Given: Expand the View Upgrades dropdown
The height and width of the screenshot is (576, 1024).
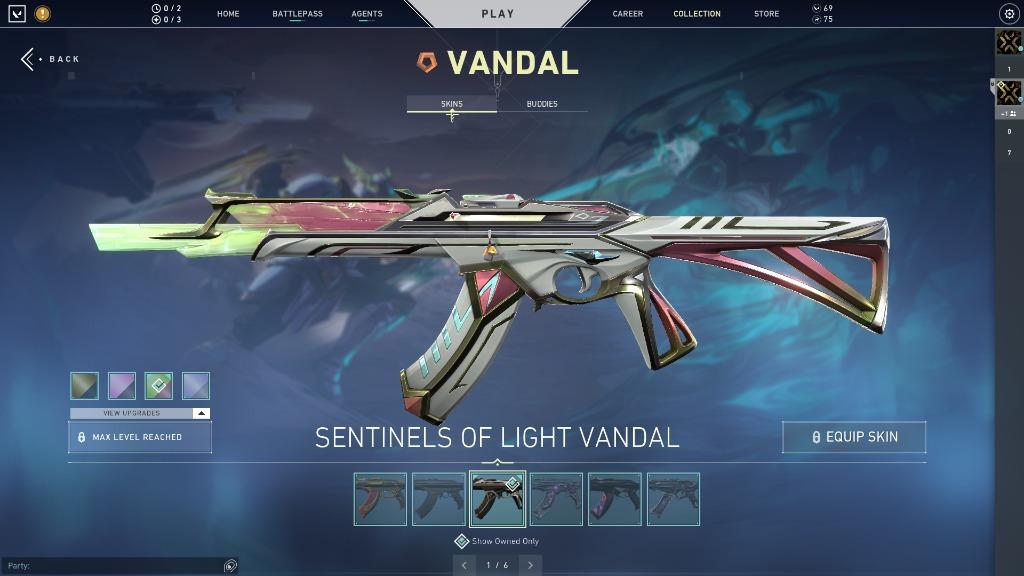Looking at the screenshot, I should click(140, 413).
